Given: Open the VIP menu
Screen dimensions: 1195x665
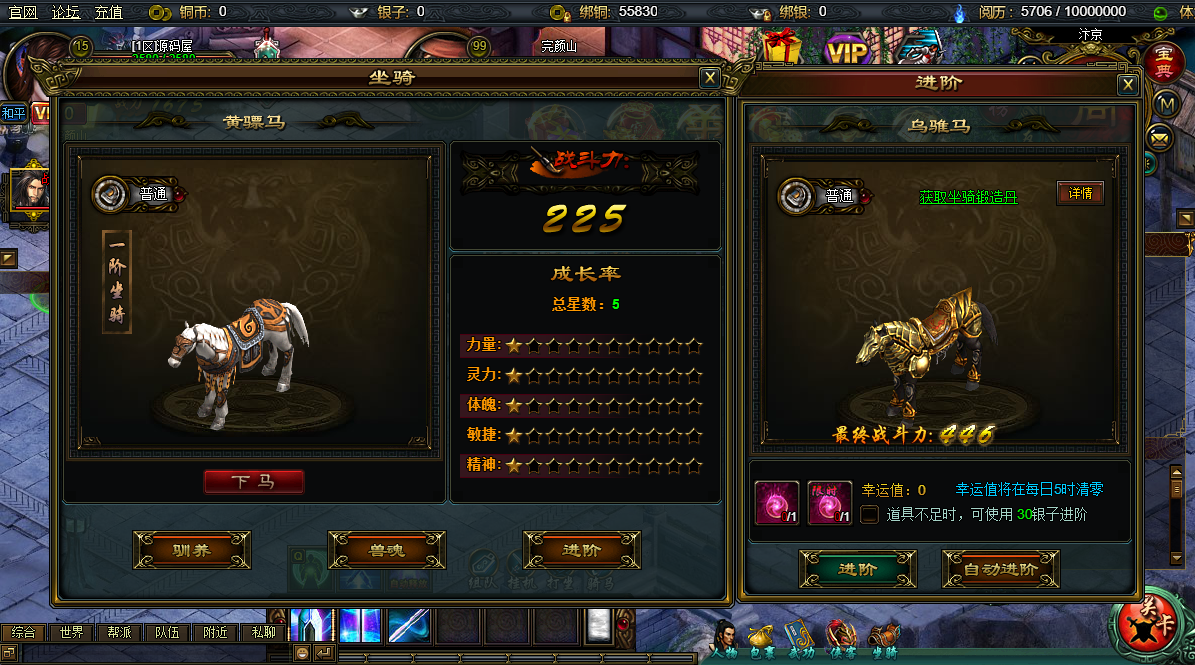Looking at the screenshot, I should (x=846, y=51).
